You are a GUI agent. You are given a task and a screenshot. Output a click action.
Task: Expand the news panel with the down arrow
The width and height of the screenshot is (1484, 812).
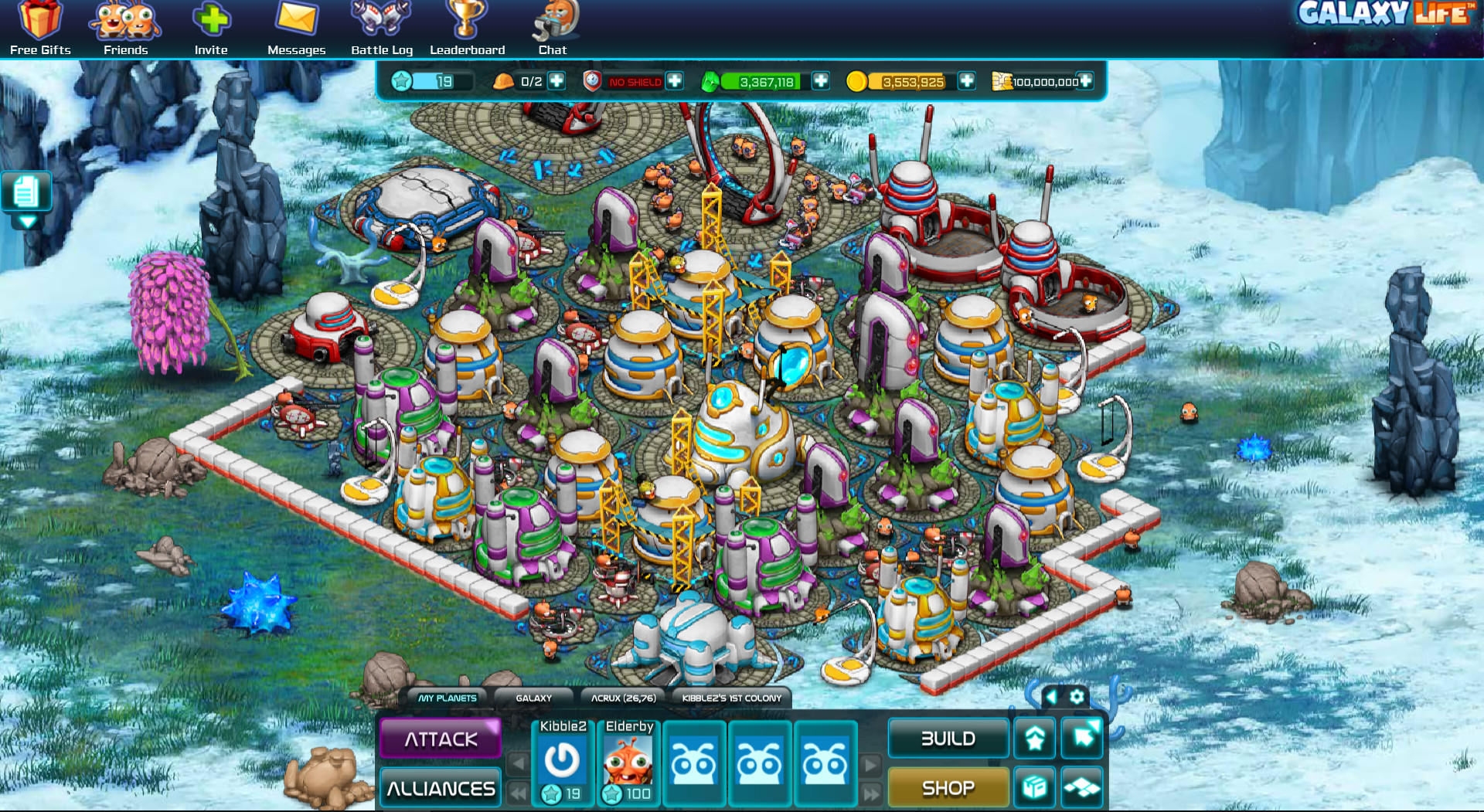(28, 220)
